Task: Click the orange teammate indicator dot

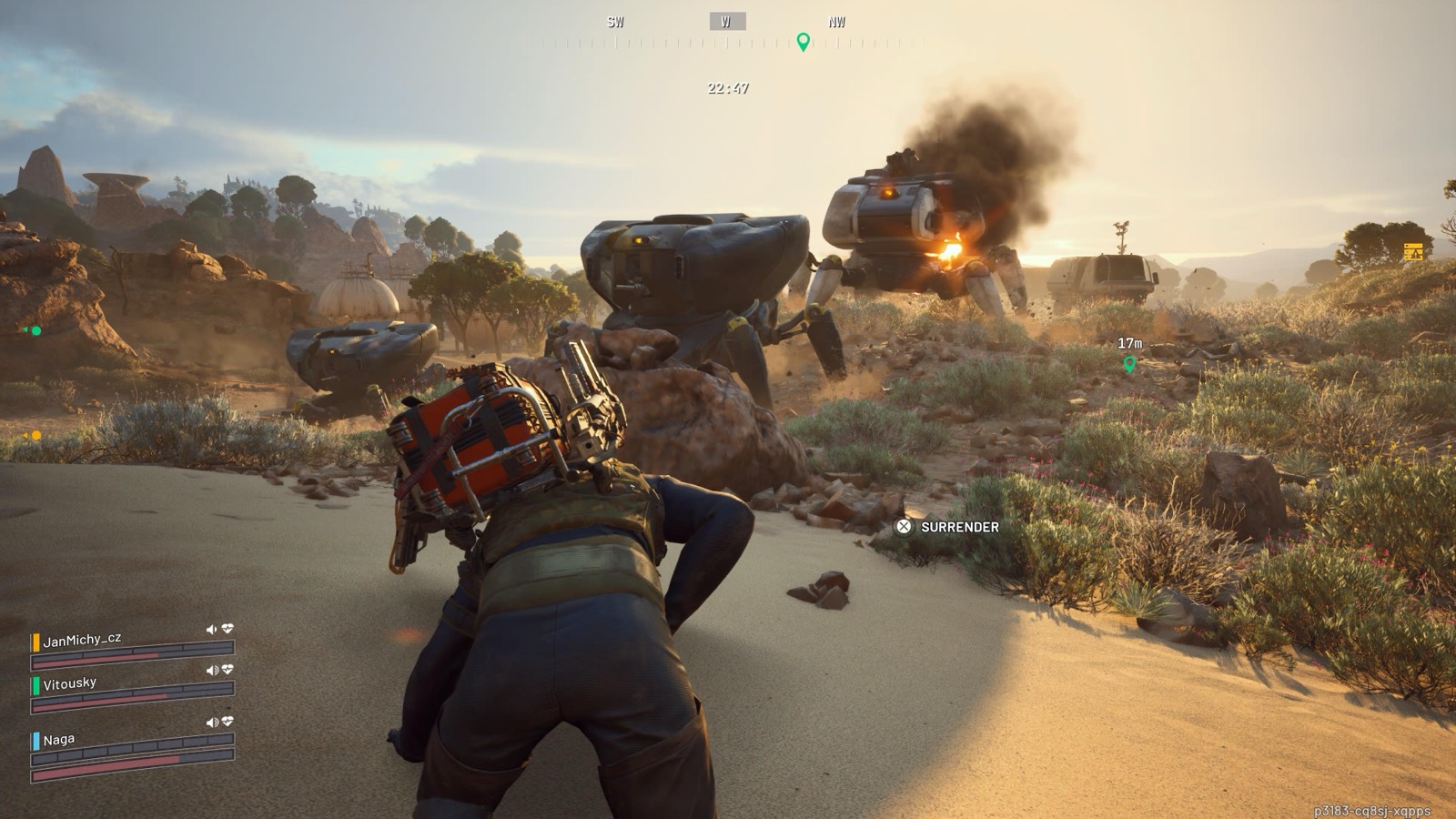Action: coord(35,436)
